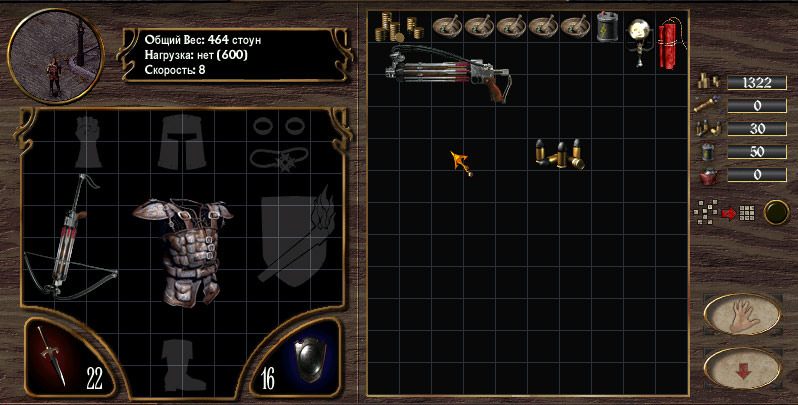798x405 pixels.
Task: Select the battery charge item
Action: point(607,27)
